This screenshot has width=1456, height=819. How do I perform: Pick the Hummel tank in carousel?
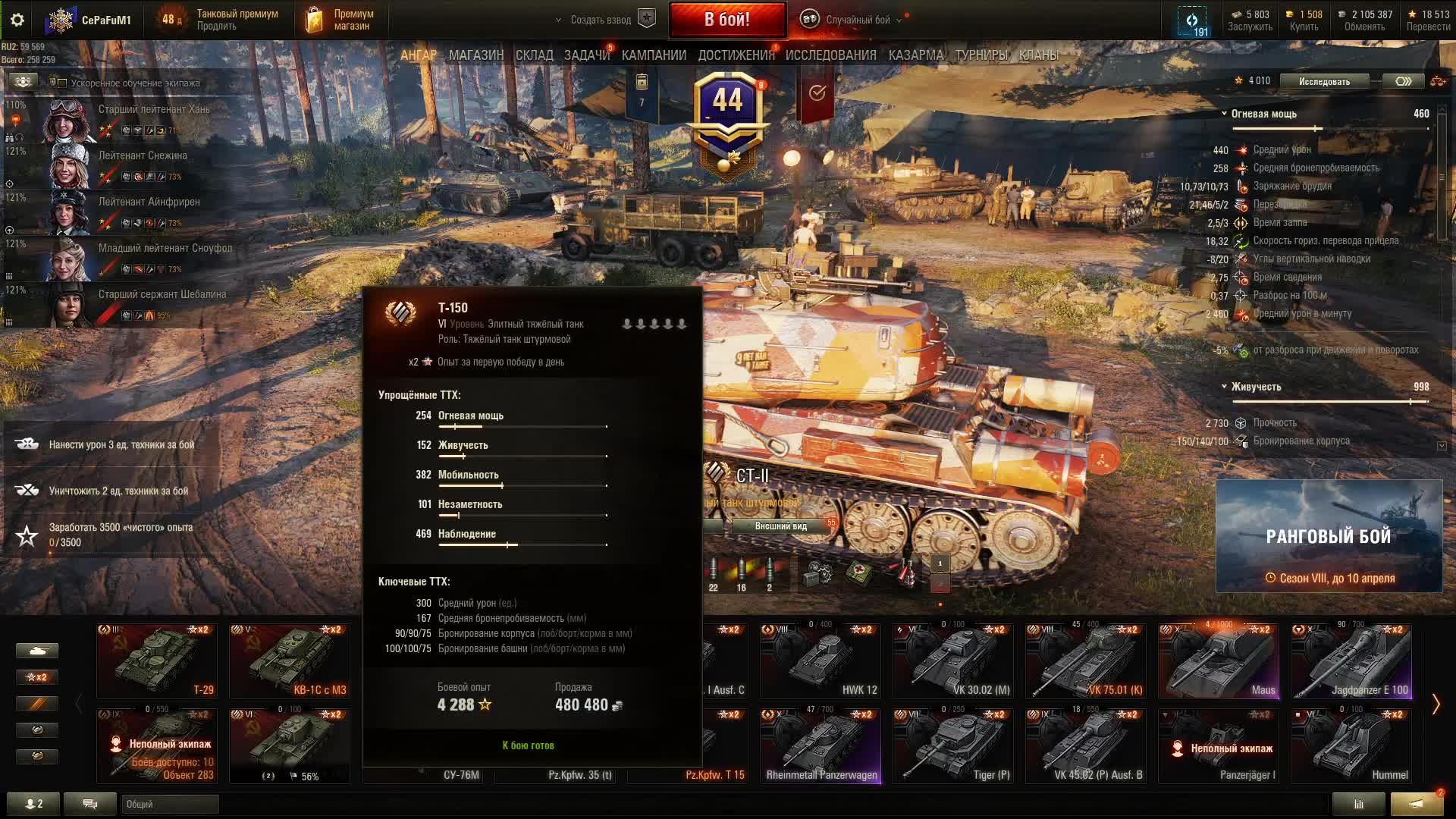point(1351,745)
